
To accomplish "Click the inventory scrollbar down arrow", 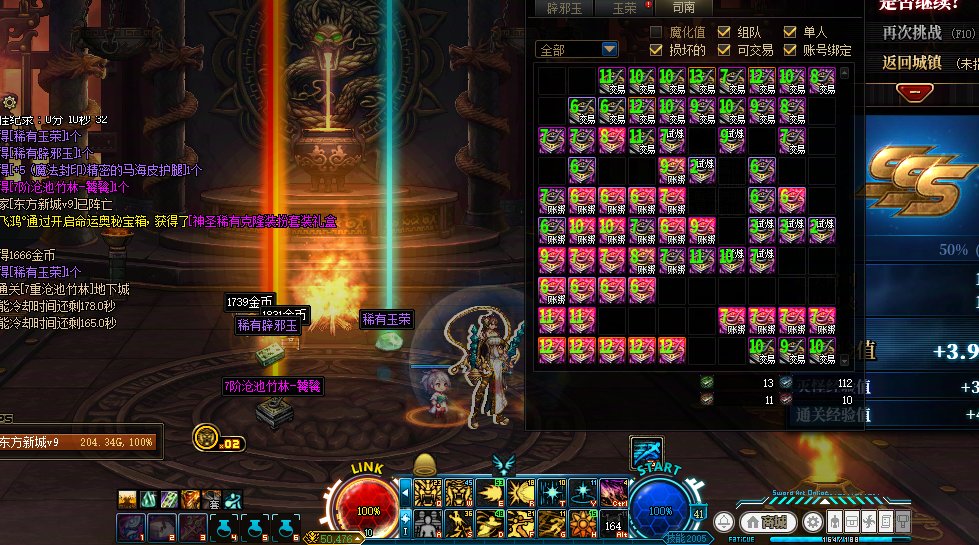I will (844, 360).
